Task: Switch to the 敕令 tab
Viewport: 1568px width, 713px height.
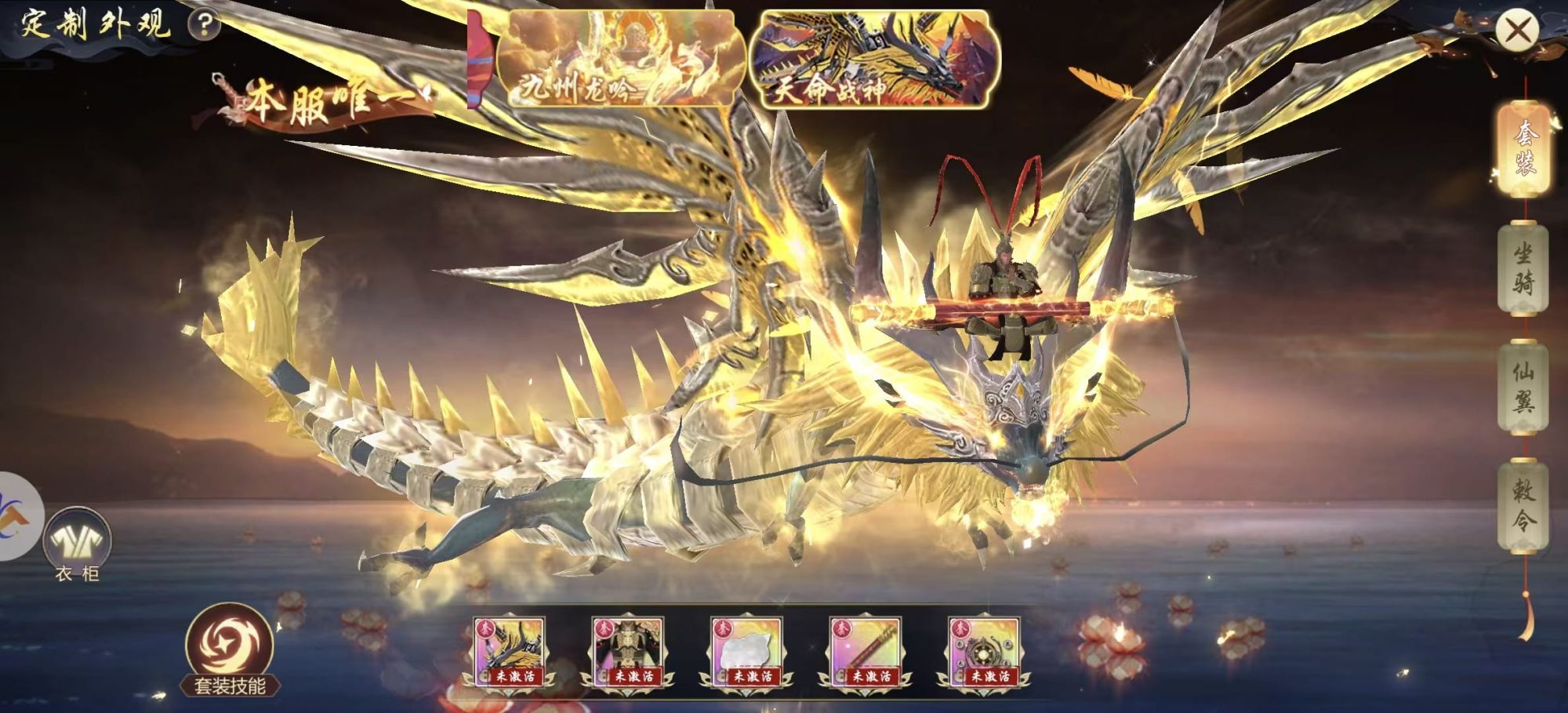Action: [x=1523, y=506]
